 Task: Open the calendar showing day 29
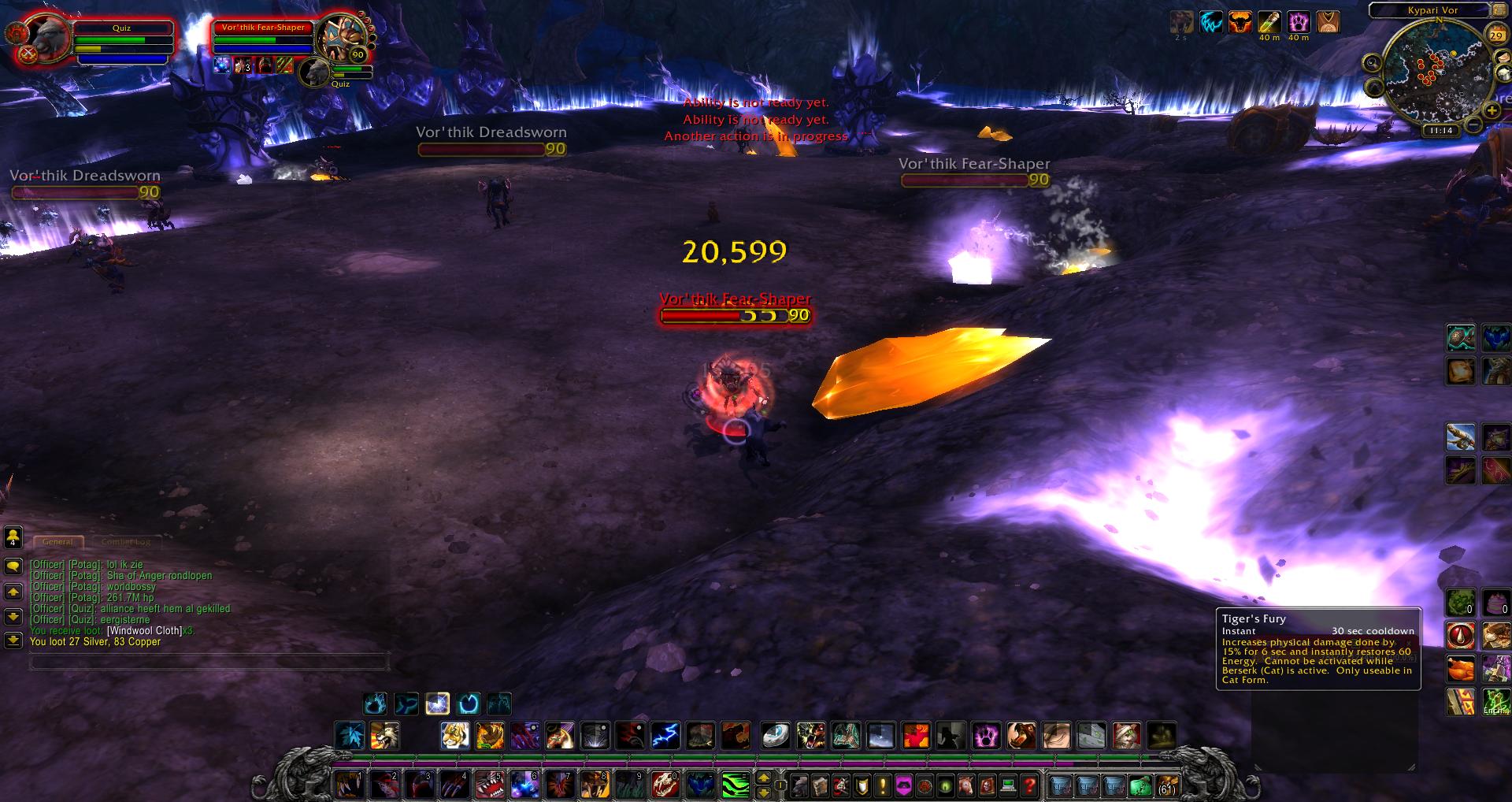(1496, 35)
